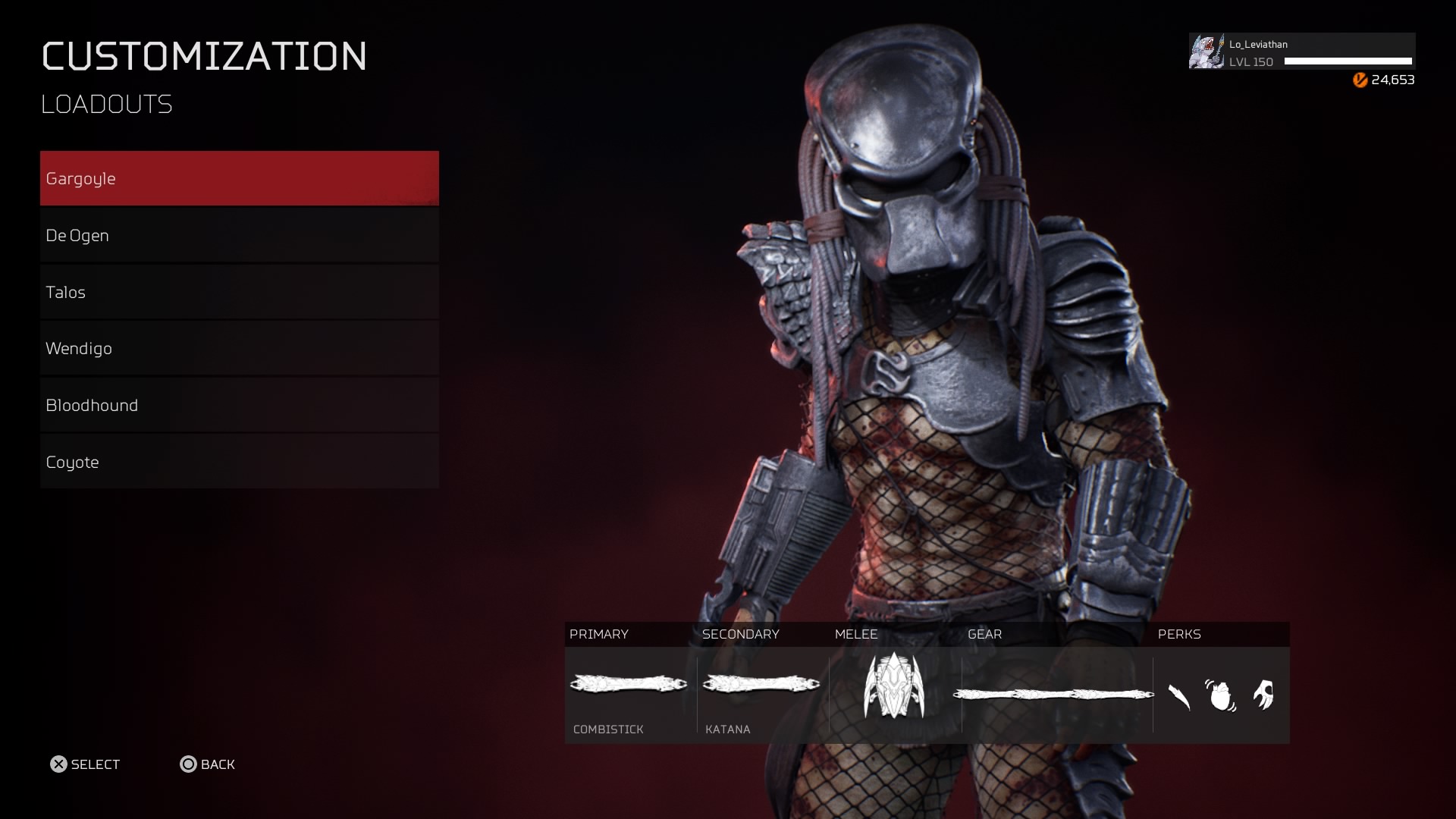
Task: Click the gear slot item
Action: coord(1053,694)
